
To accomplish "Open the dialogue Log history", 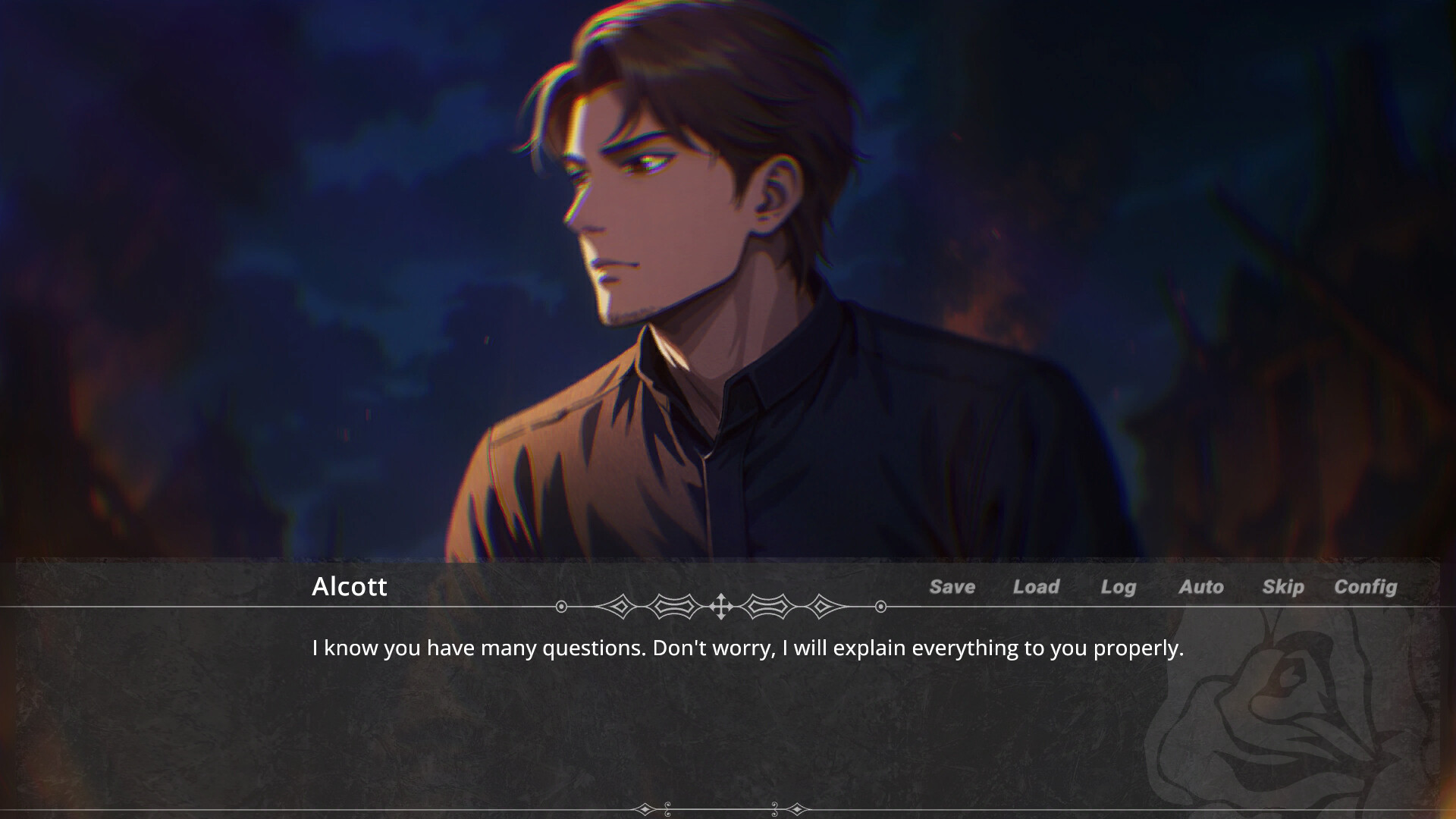I will point(1119,587).
